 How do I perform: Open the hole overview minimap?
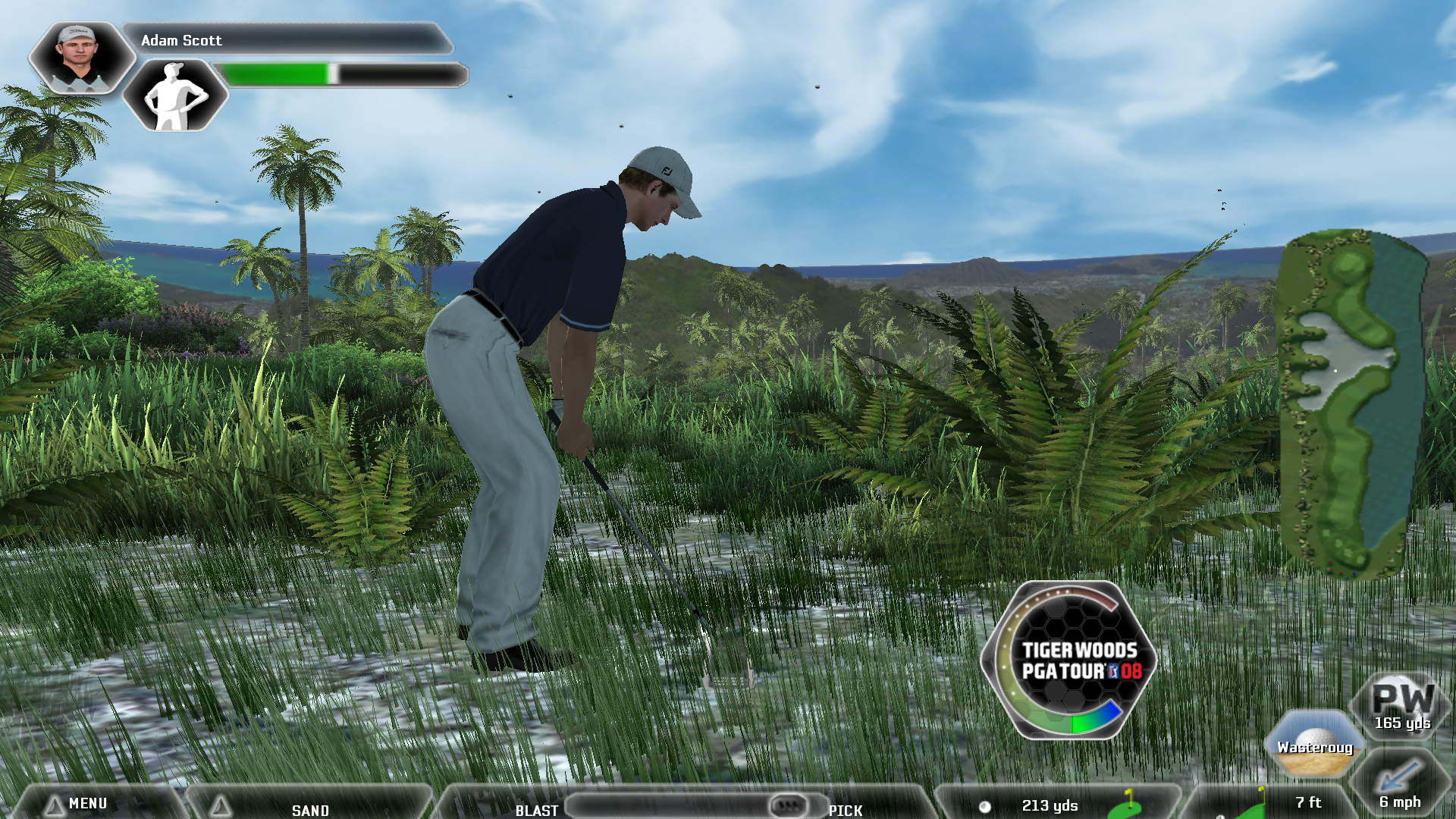pyautogui.click(x=1350, y=403)
